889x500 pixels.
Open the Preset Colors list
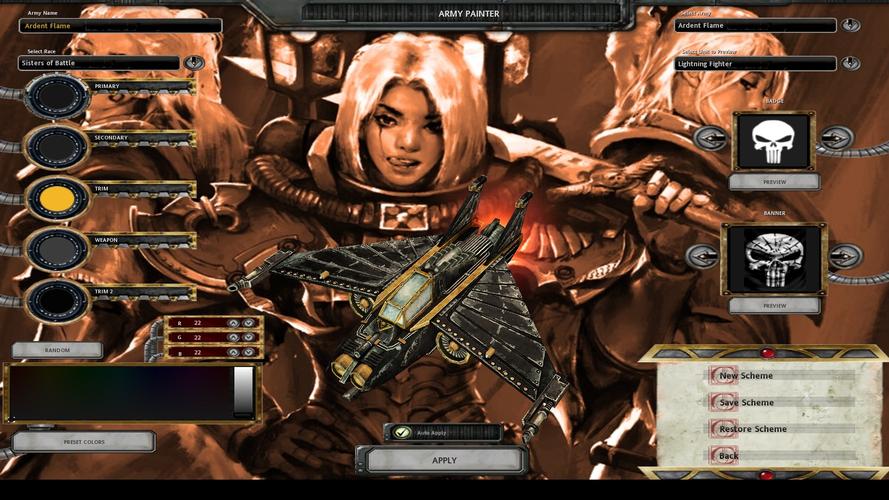(x=84, y=441)
